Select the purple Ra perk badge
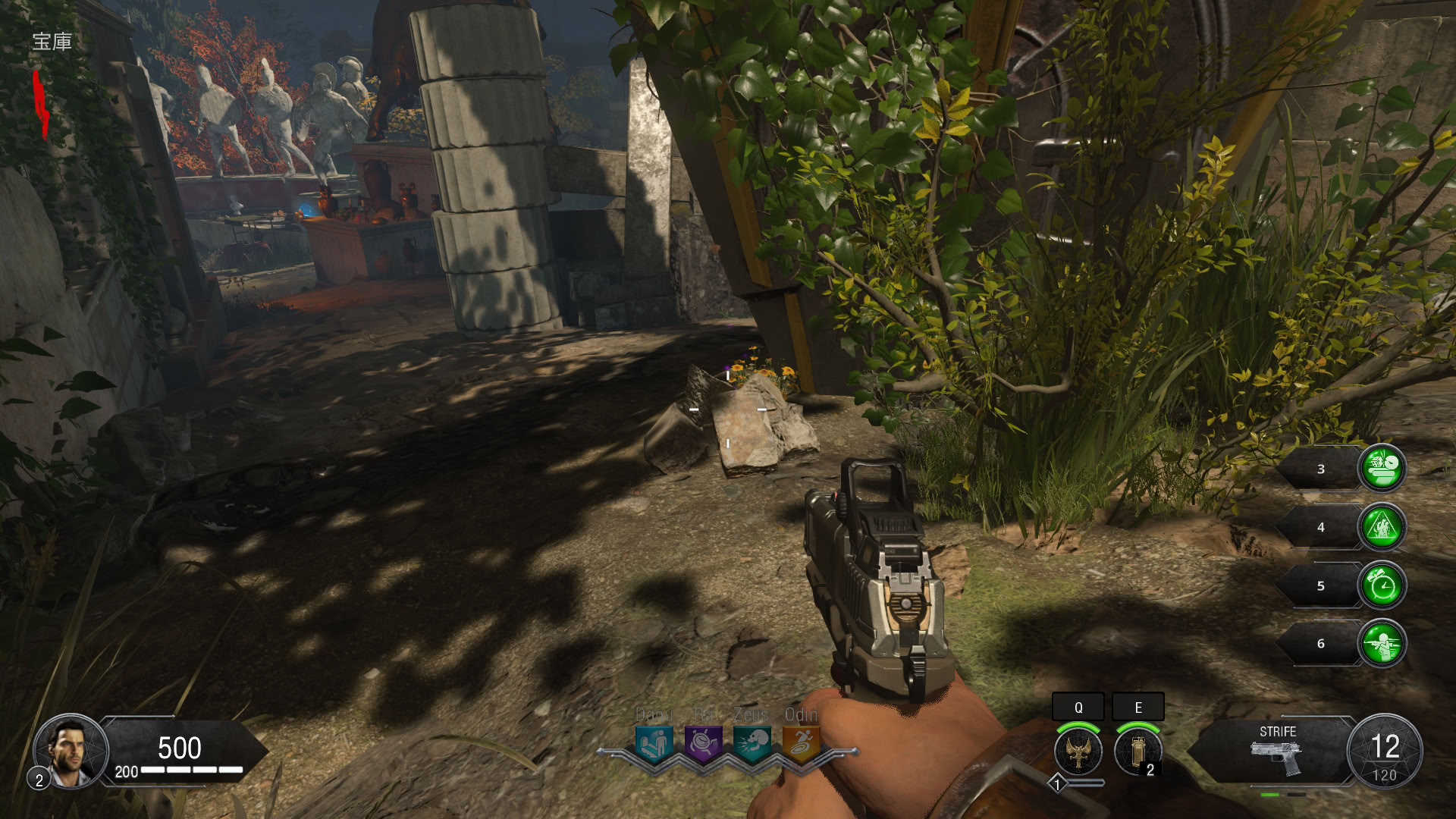 click(x=704, y=744)
